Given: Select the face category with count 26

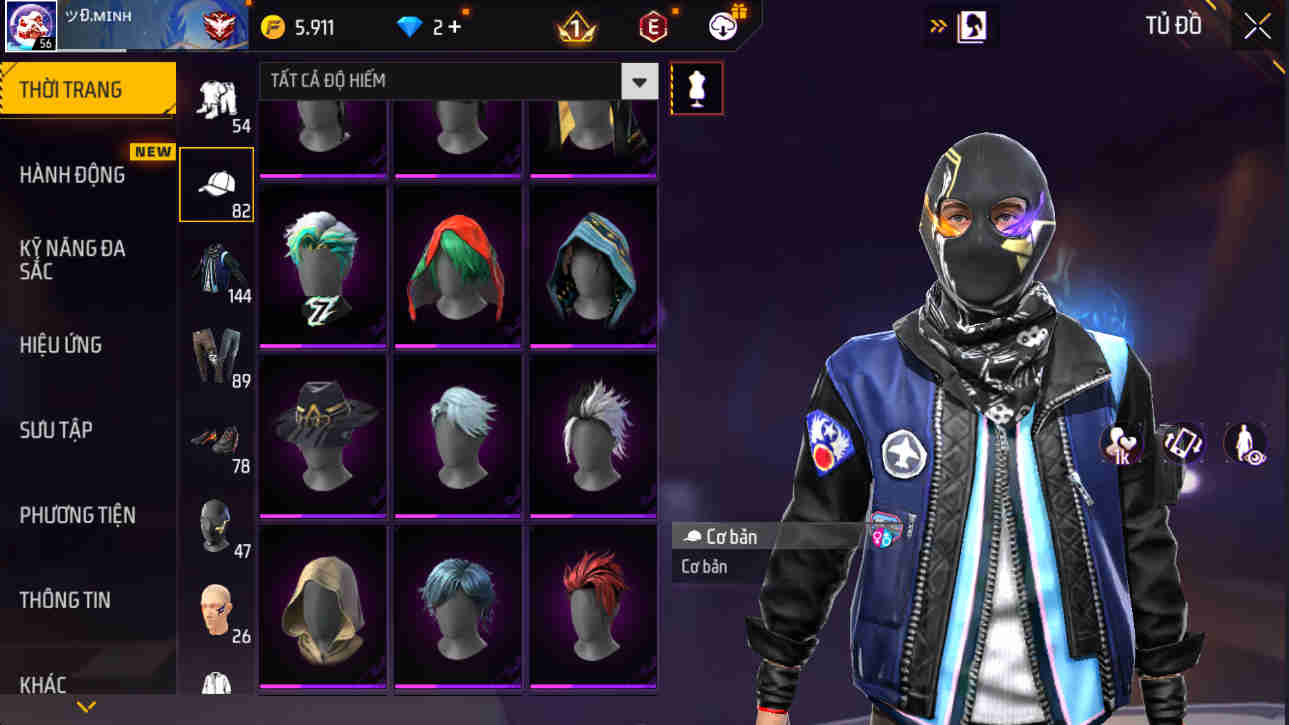Looking at the screenshot, I should coord(217,603).
